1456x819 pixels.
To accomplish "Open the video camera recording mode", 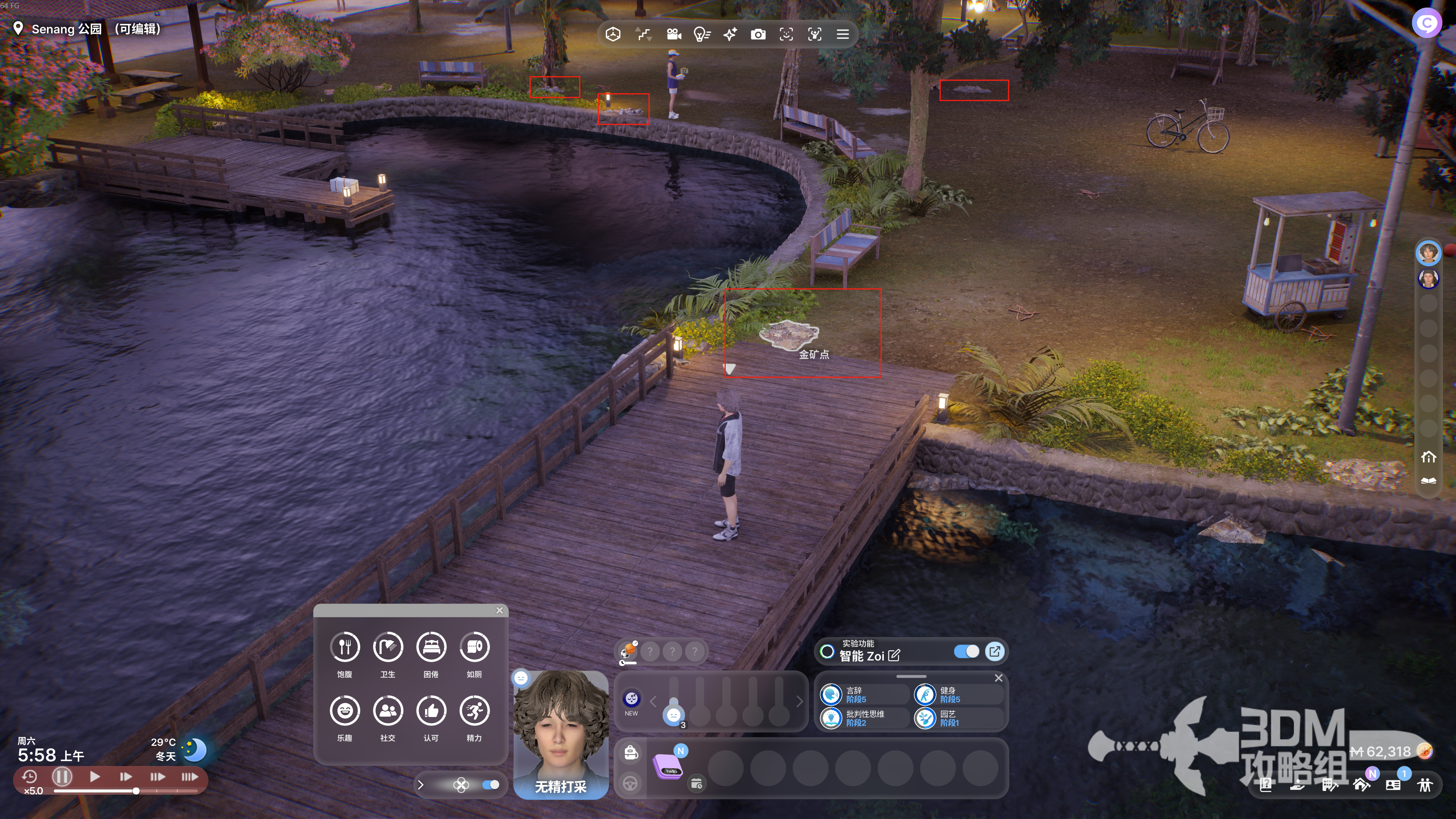I will click(x=673, y=35).
